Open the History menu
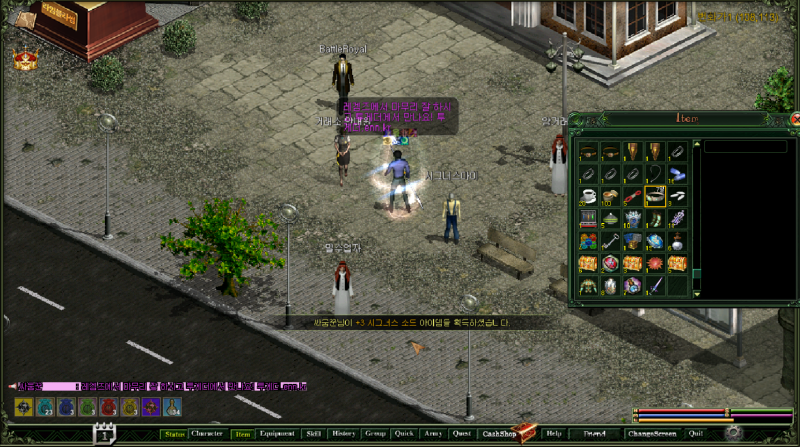Screen dimensions: 800x447 point(344,434)
